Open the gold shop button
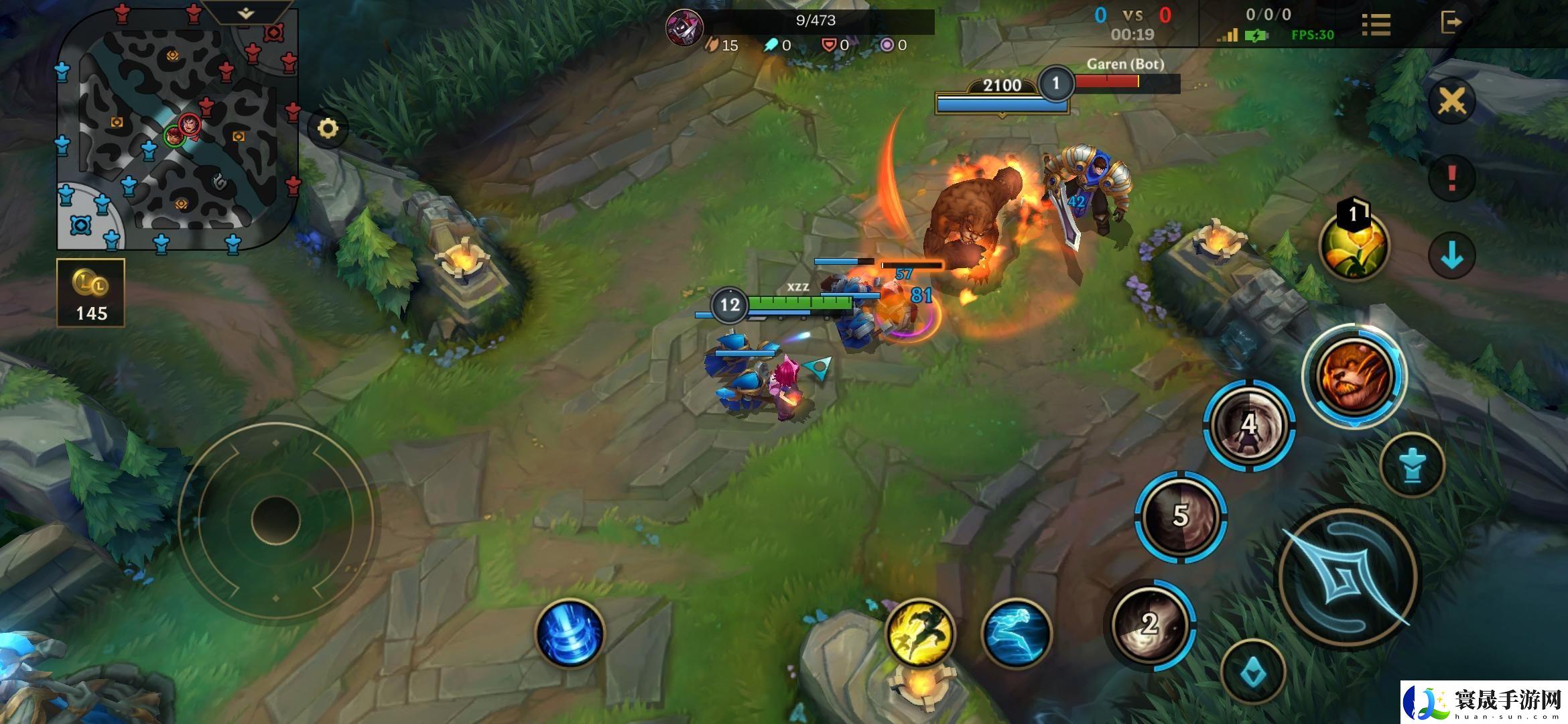Viewport: 1568px width, 724px height. coord(91,294)
